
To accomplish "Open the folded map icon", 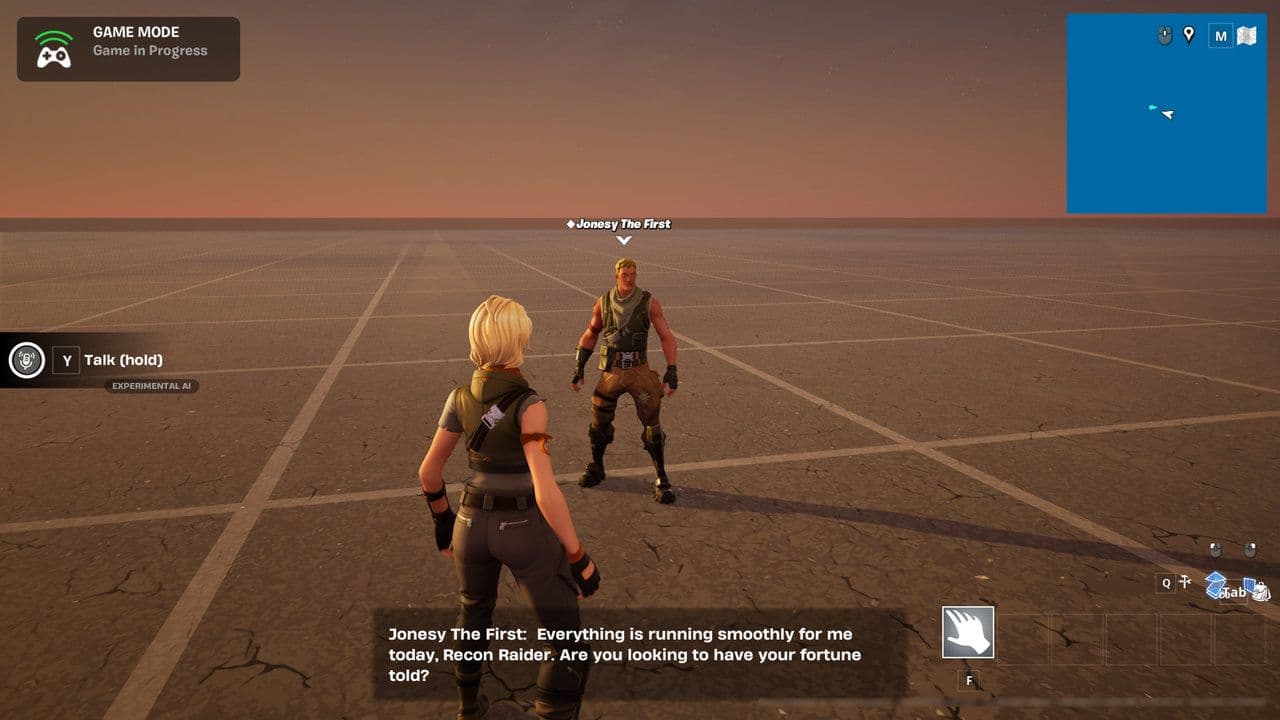I will pyautogui.click(x=1246, y=36).
